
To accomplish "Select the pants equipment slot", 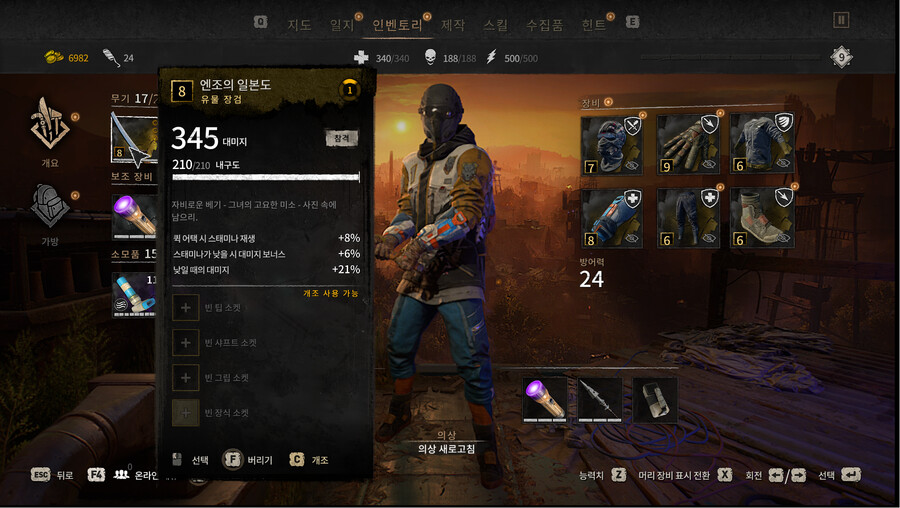I will [686, 217].
